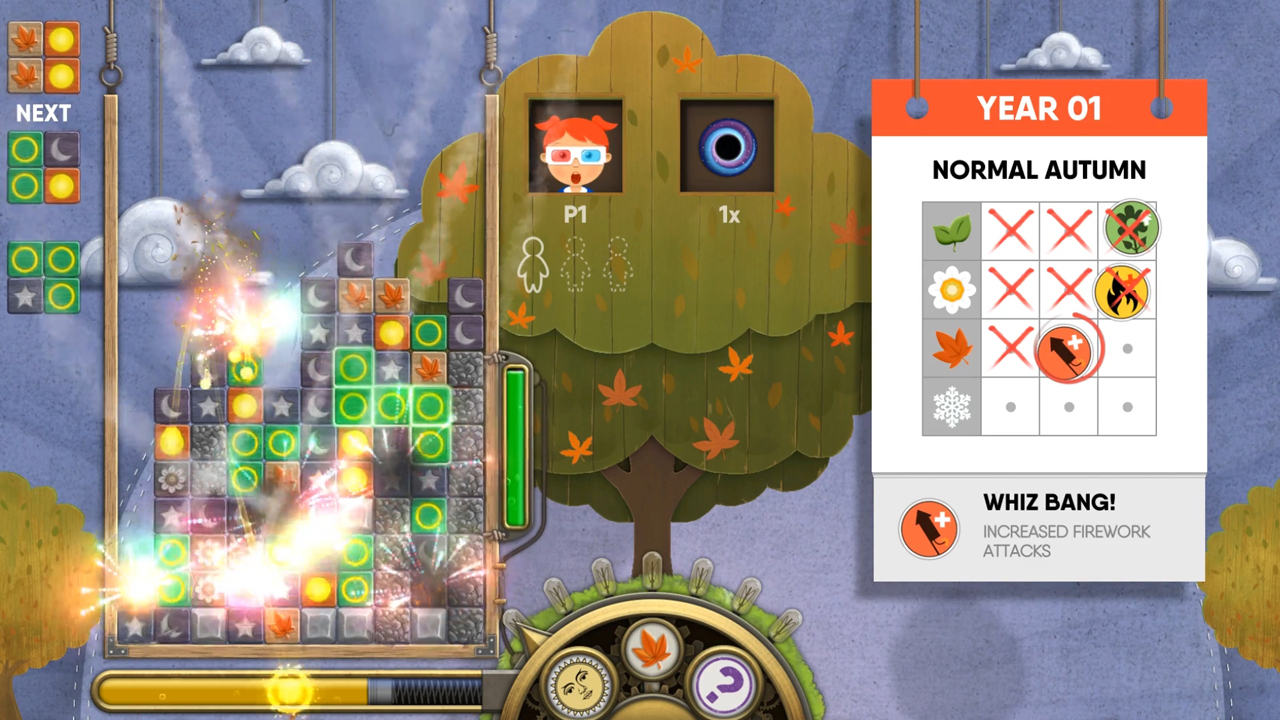Screen dimensions: 1280x720
Task: Select the P1 red-haired girl portrait
Action: pos(576,146)
